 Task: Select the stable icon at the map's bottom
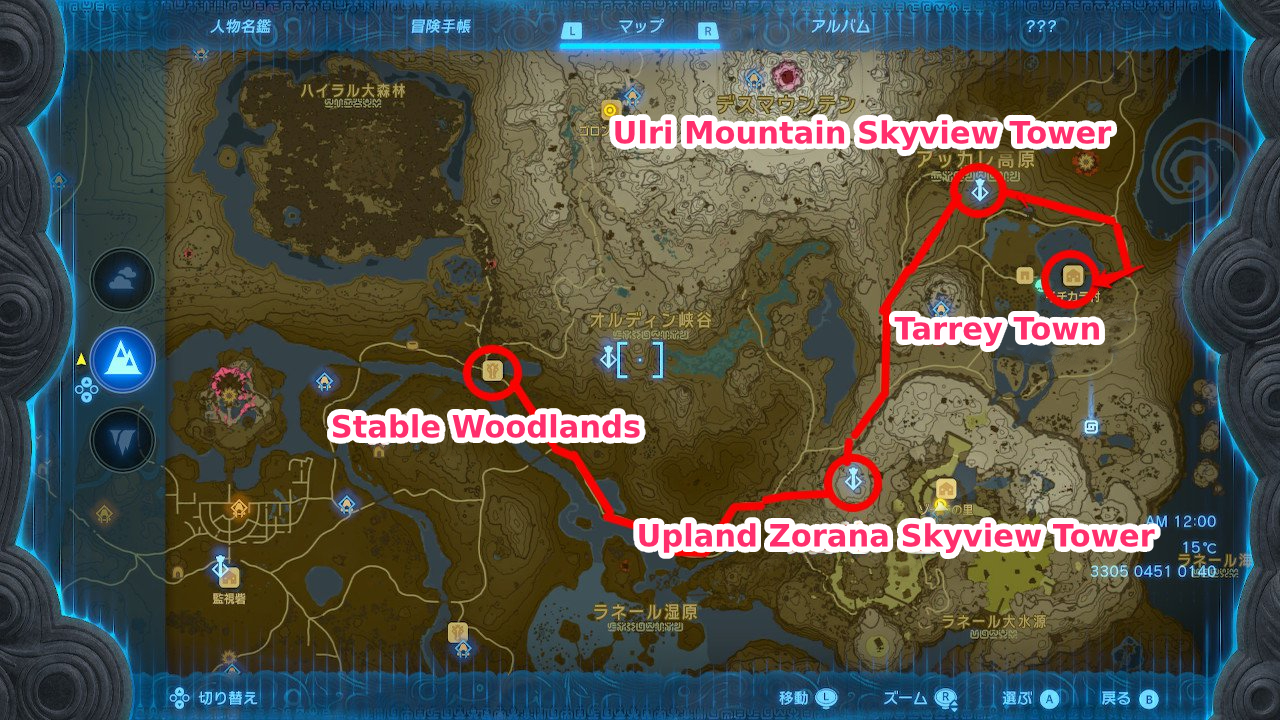click(456, 633)
